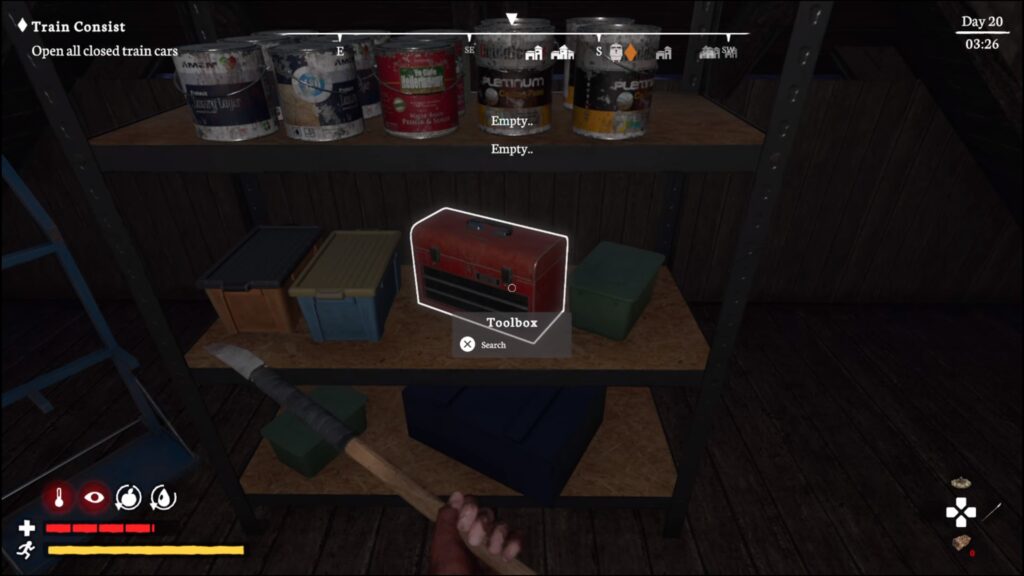The image size is (1024, 576).
Task: Choose the stone quick-slot item below the d-pad
Action: coord(962,543)
